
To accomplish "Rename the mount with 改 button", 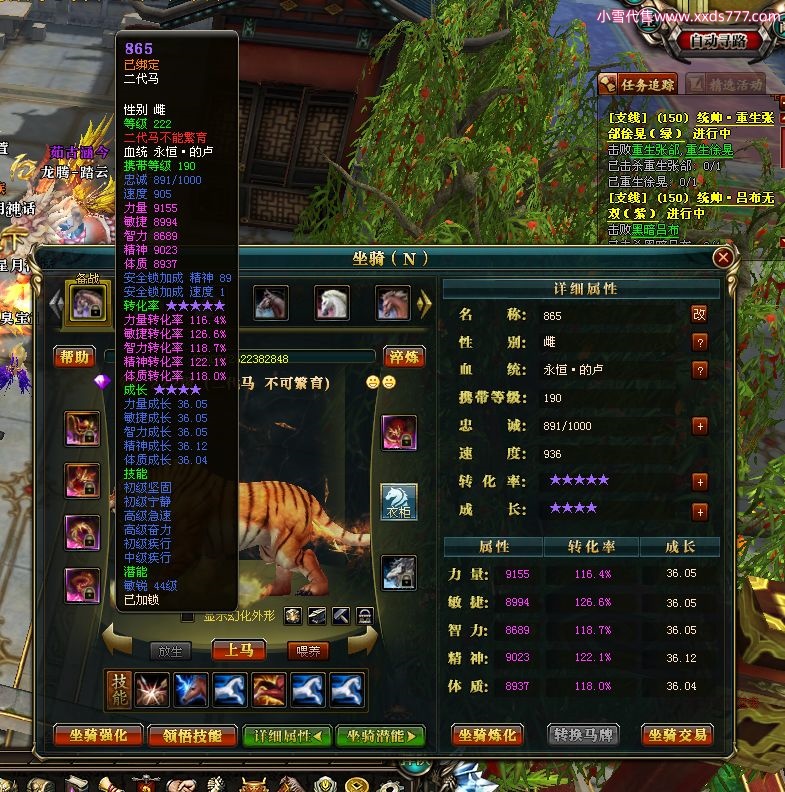I will point(699,314).
